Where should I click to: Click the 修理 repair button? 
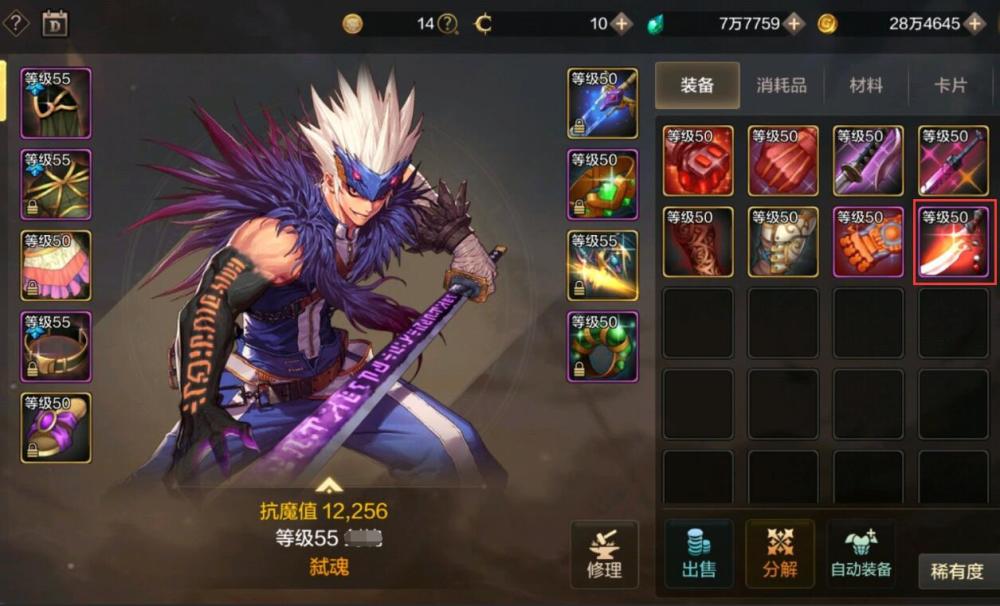pyautogui.click(x=604, y=554)
